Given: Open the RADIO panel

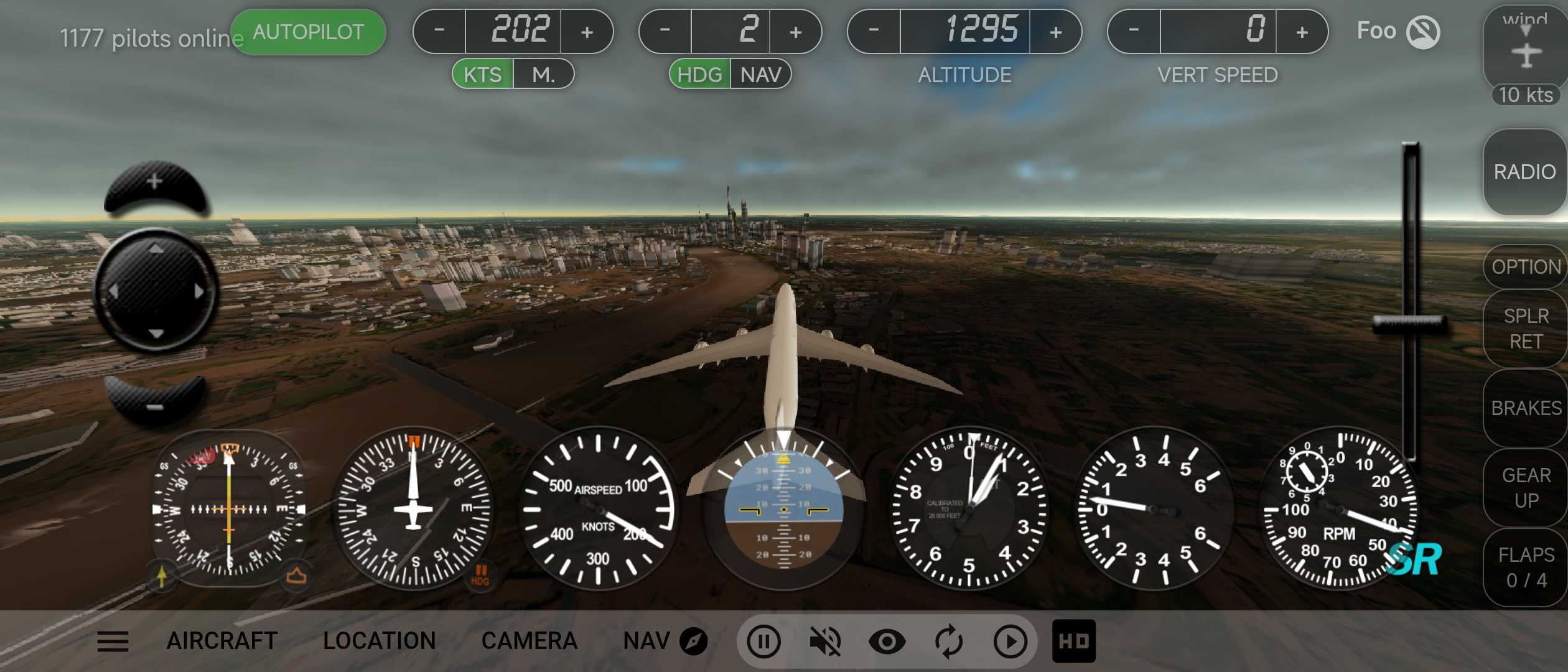Looking at the screenshot, I should [1524, 172].
